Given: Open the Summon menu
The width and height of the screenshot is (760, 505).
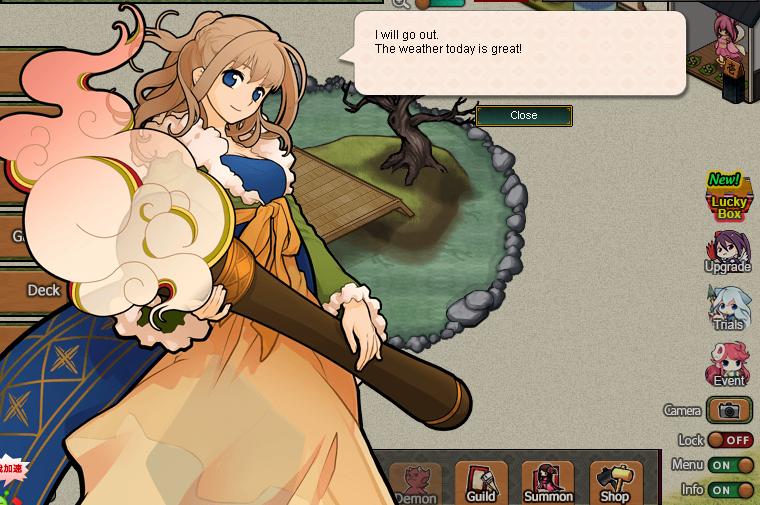Looking at the screenshot, I should click(x=548, y=483).
